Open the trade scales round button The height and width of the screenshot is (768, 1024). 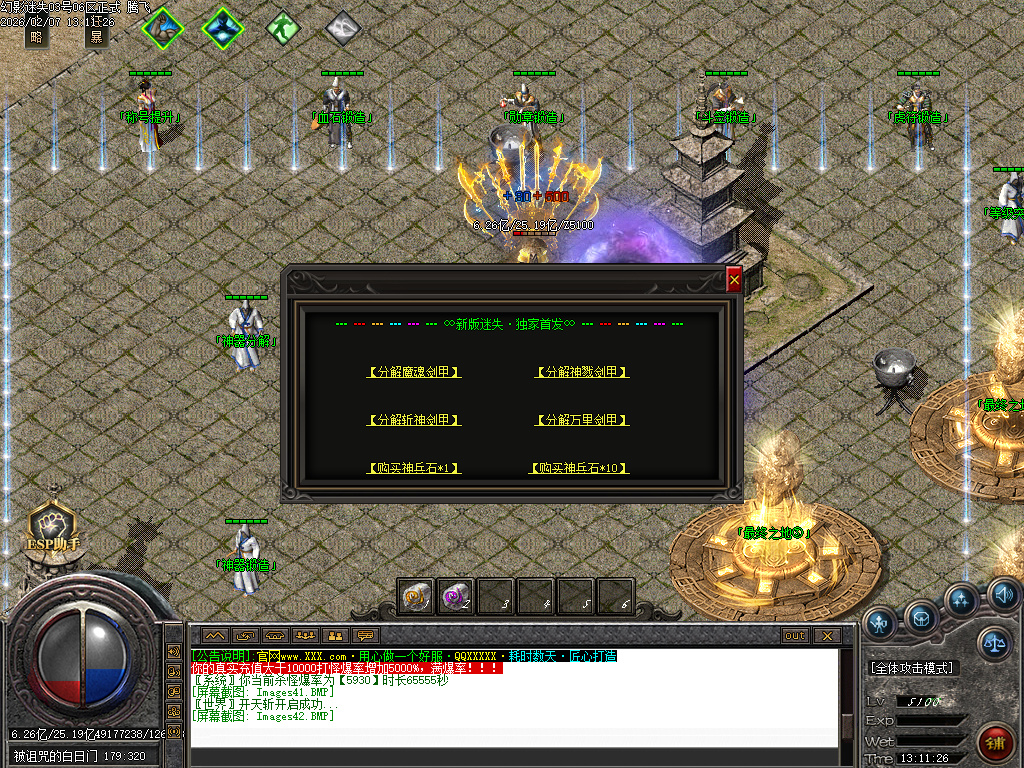[995, 643]
